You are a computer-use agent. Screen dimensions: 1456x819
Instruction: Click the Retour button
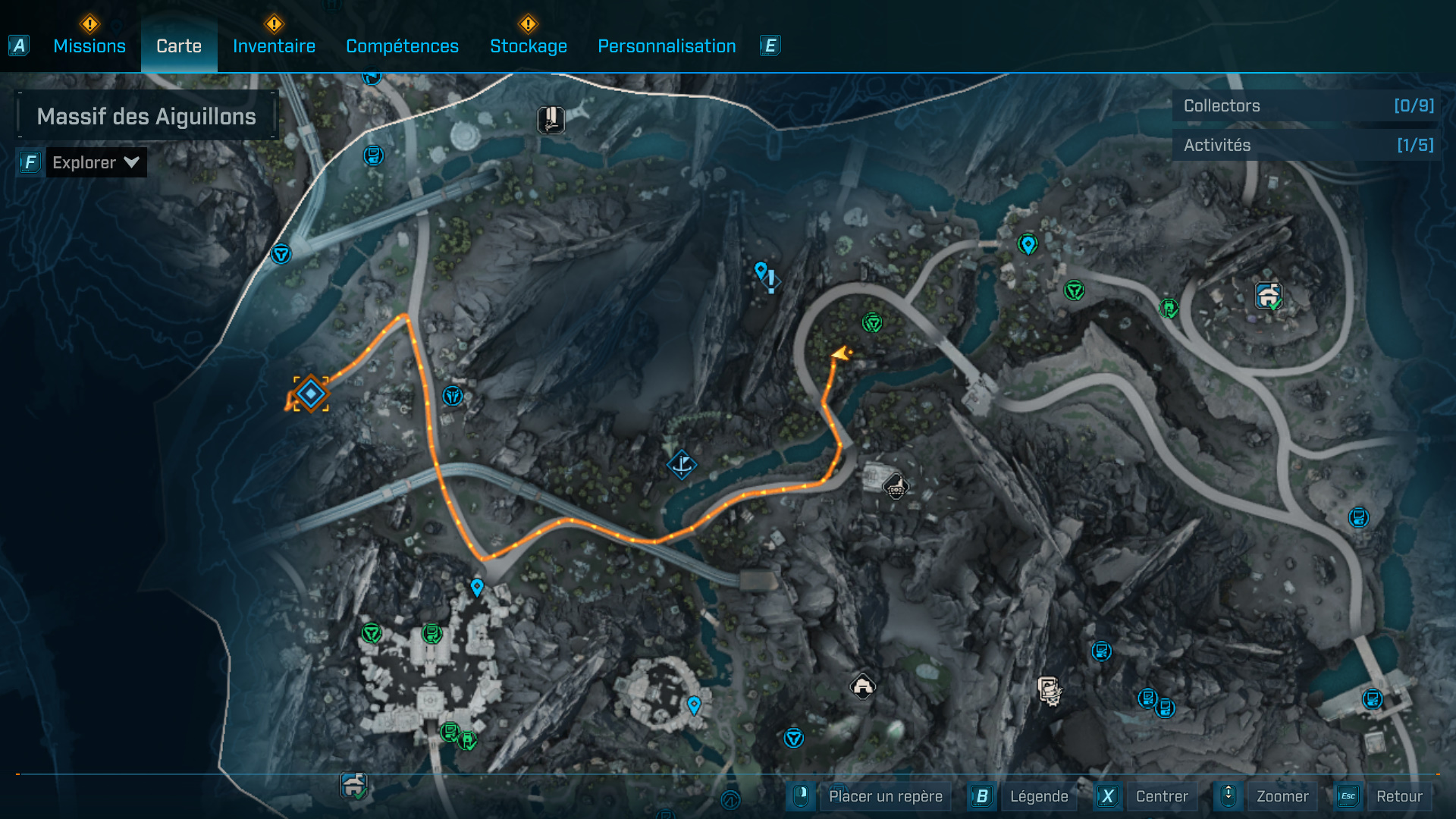[x=1398, y=796]
